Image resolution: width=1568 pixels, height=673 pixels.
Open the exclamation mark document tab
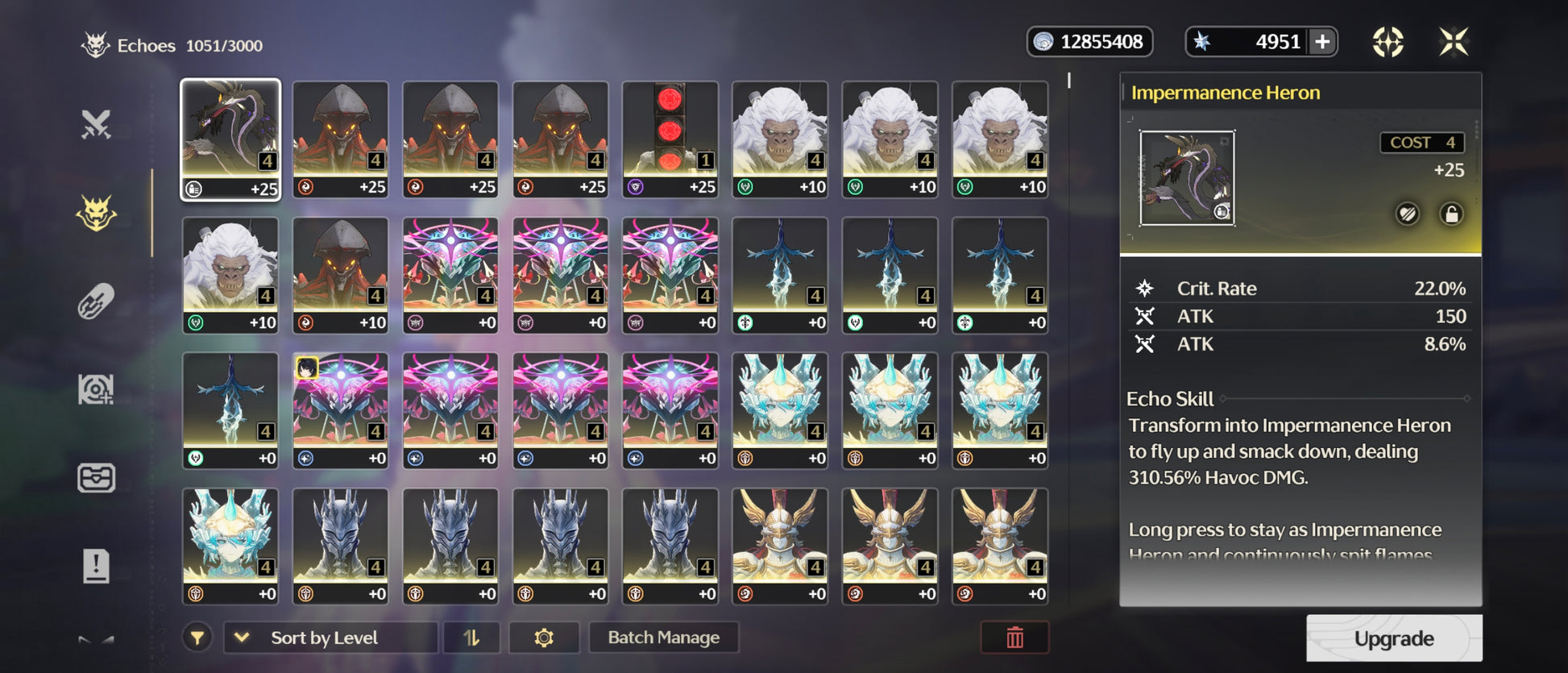[x=96, y=566]
